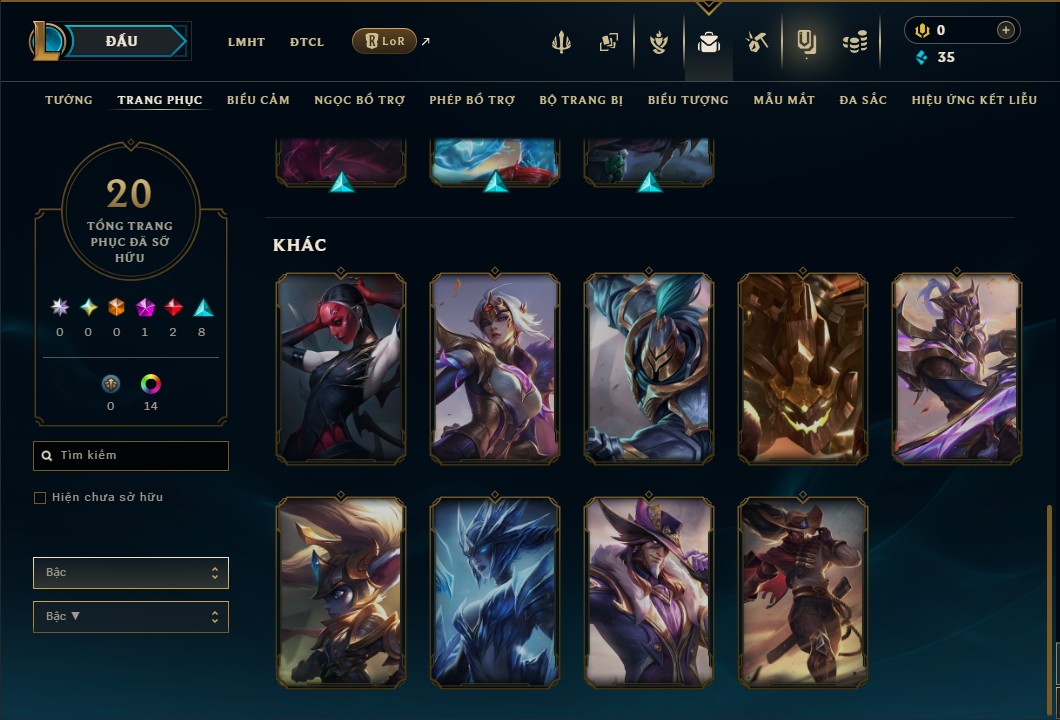Open the backpack collection icon
The image size is (1060, 720).
[709, 42]
